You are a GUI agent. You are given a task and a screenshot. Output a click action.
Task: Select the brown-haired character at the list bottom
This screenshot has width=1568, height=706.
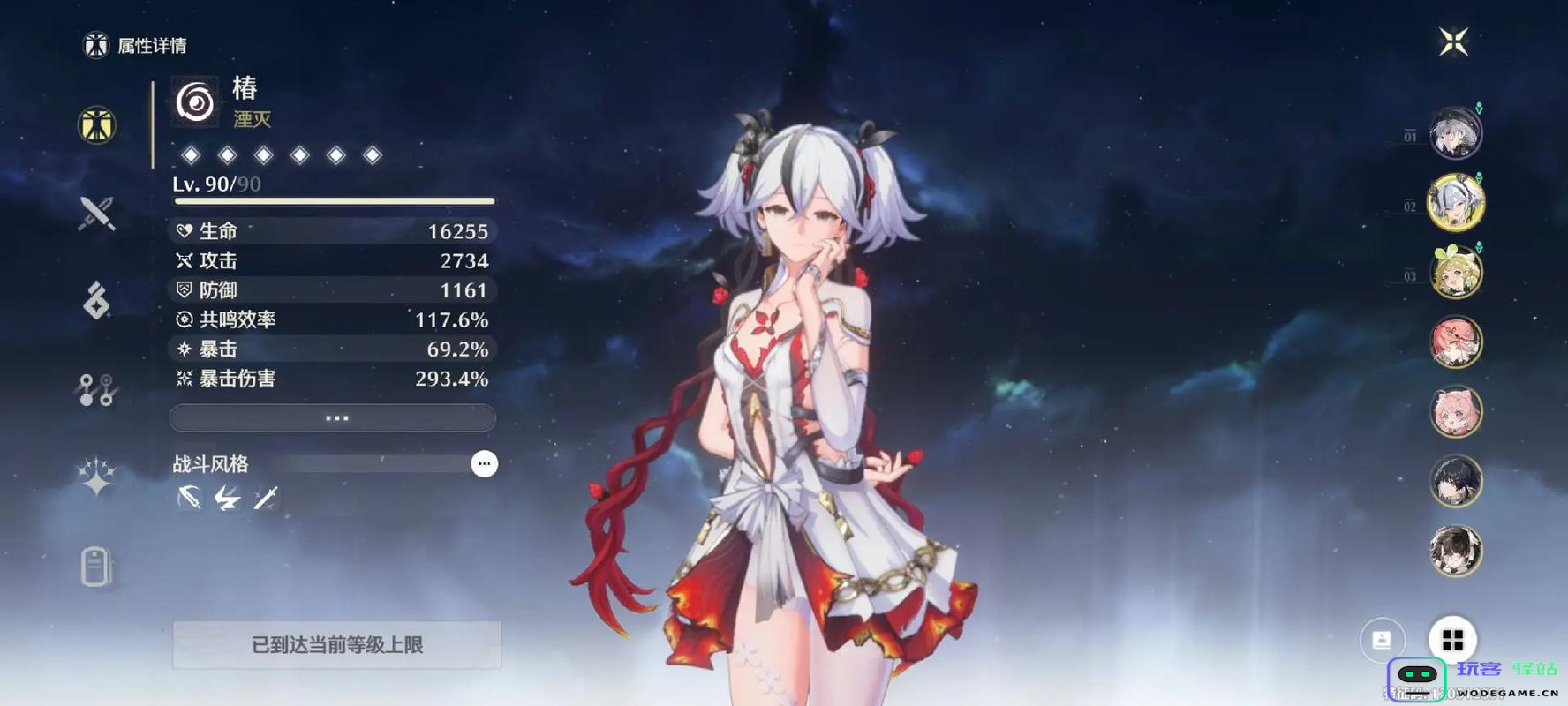pyautogui.click(x=1455, y=551)
